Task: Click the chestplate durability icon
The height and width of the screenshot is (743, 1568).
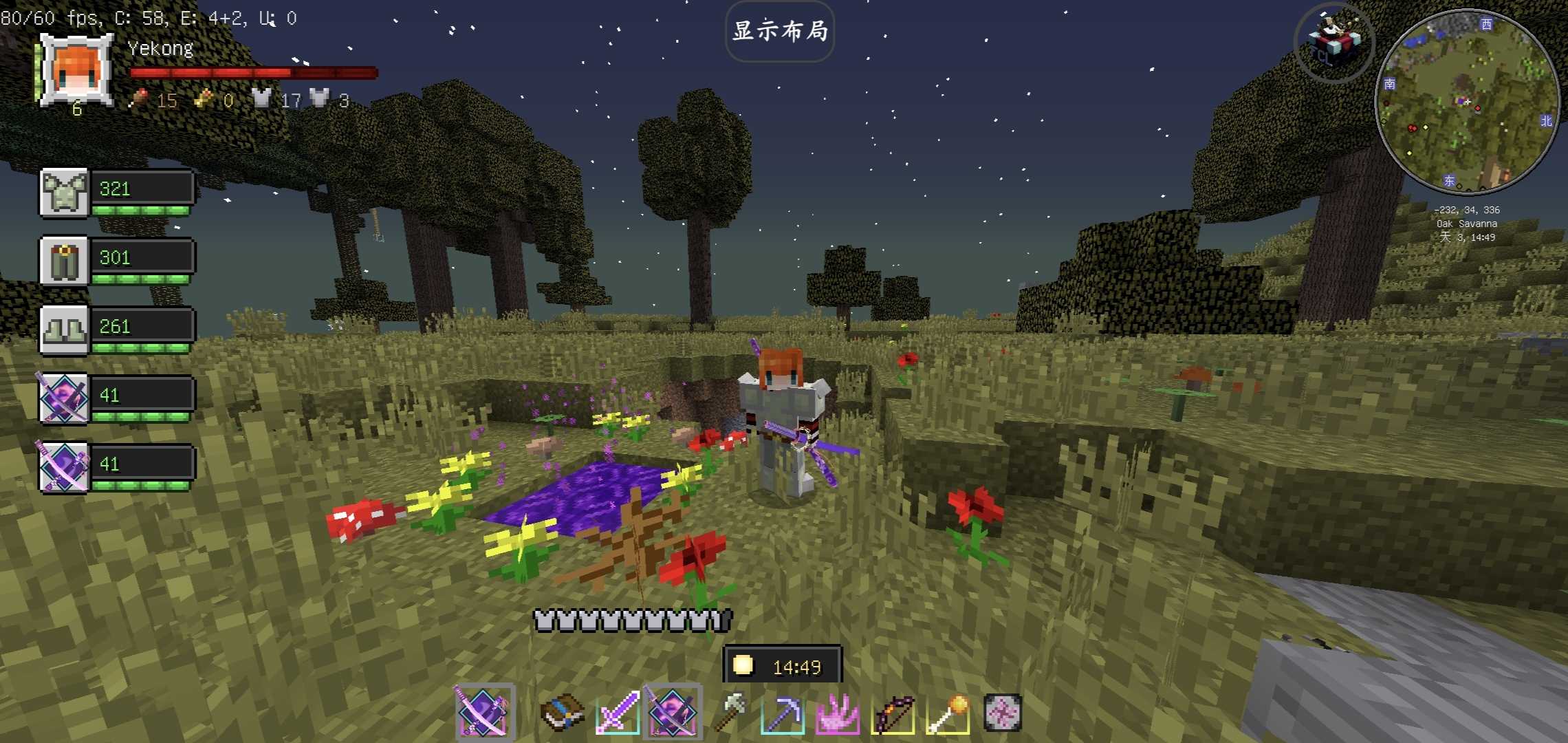Action: pyautogui.click(x=65, y=193)
